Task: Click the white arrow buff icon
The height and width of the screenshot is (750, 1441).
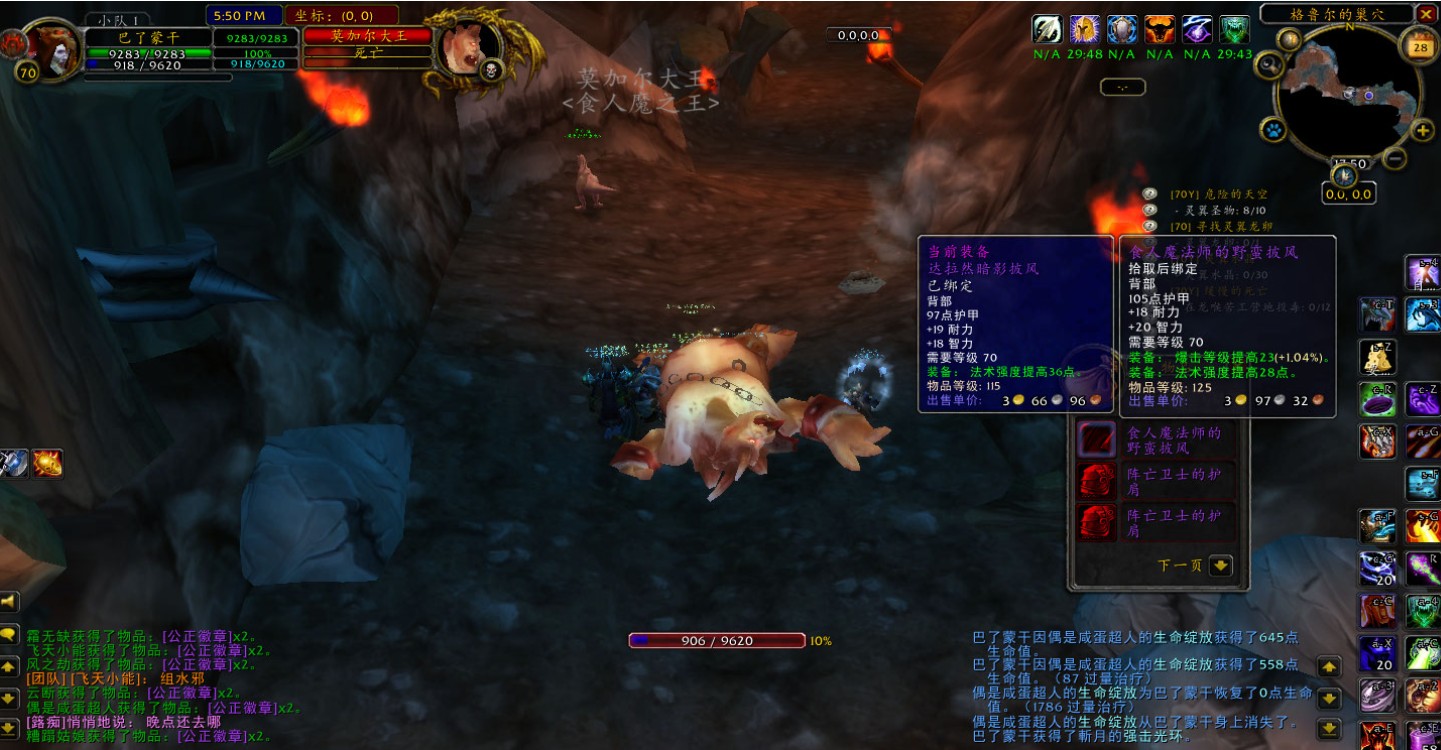Action: pyautogui.click(x=1047, y=29)
